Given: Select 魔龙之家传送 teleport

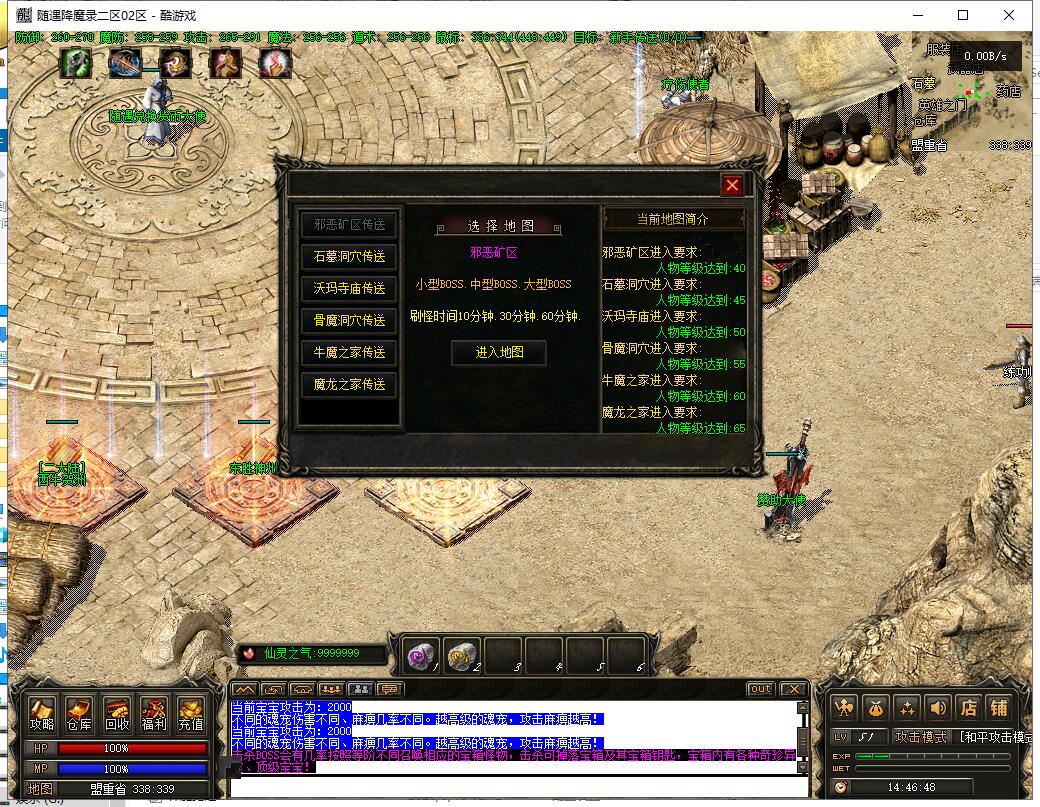Looking at the screenshot, I should tap(349, 385).
